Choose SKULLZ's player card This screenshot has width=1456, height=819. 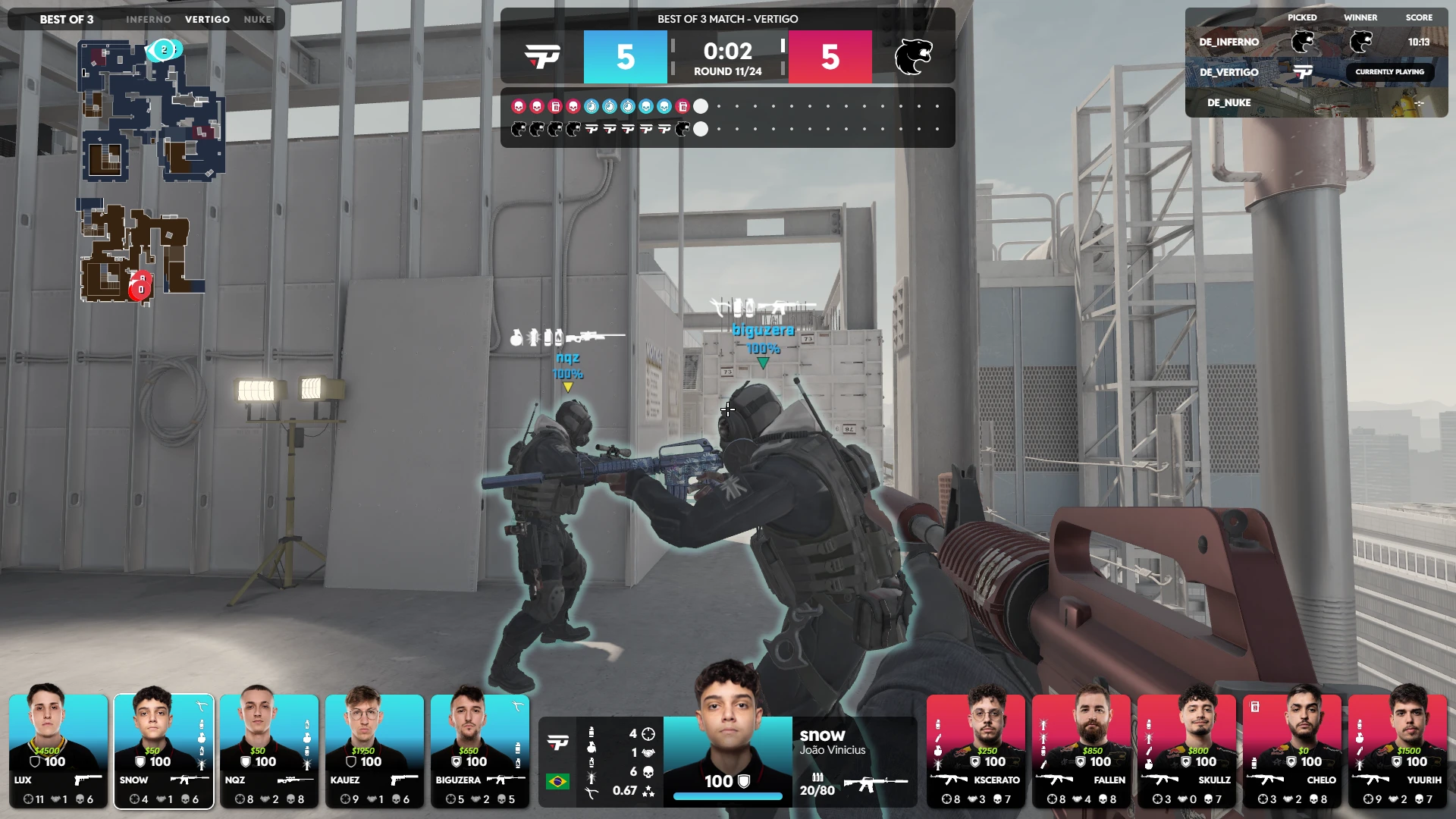pos(1187,750)
